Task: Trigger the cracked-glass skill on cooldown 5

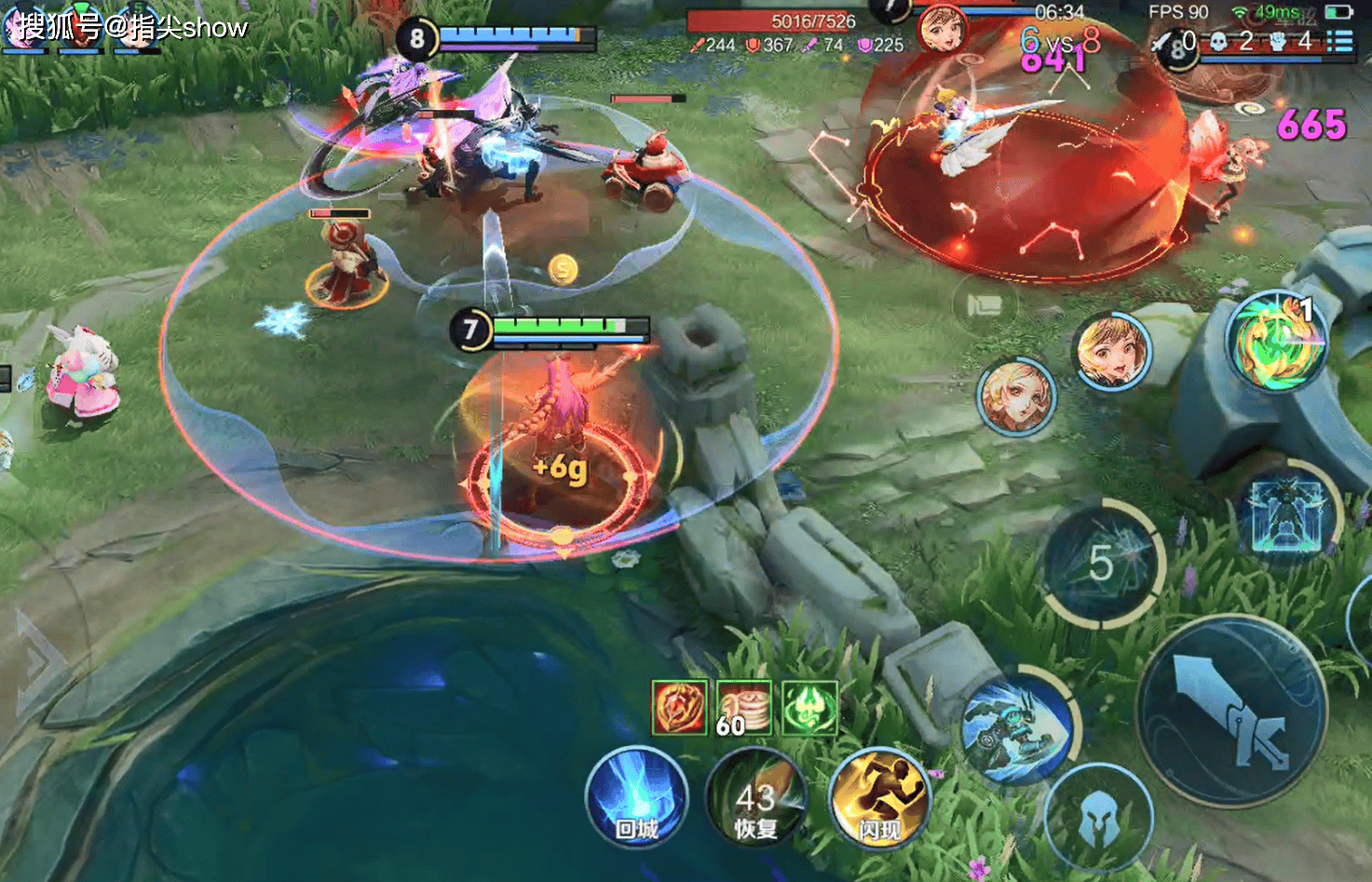Action: (x=1103, y=563)
